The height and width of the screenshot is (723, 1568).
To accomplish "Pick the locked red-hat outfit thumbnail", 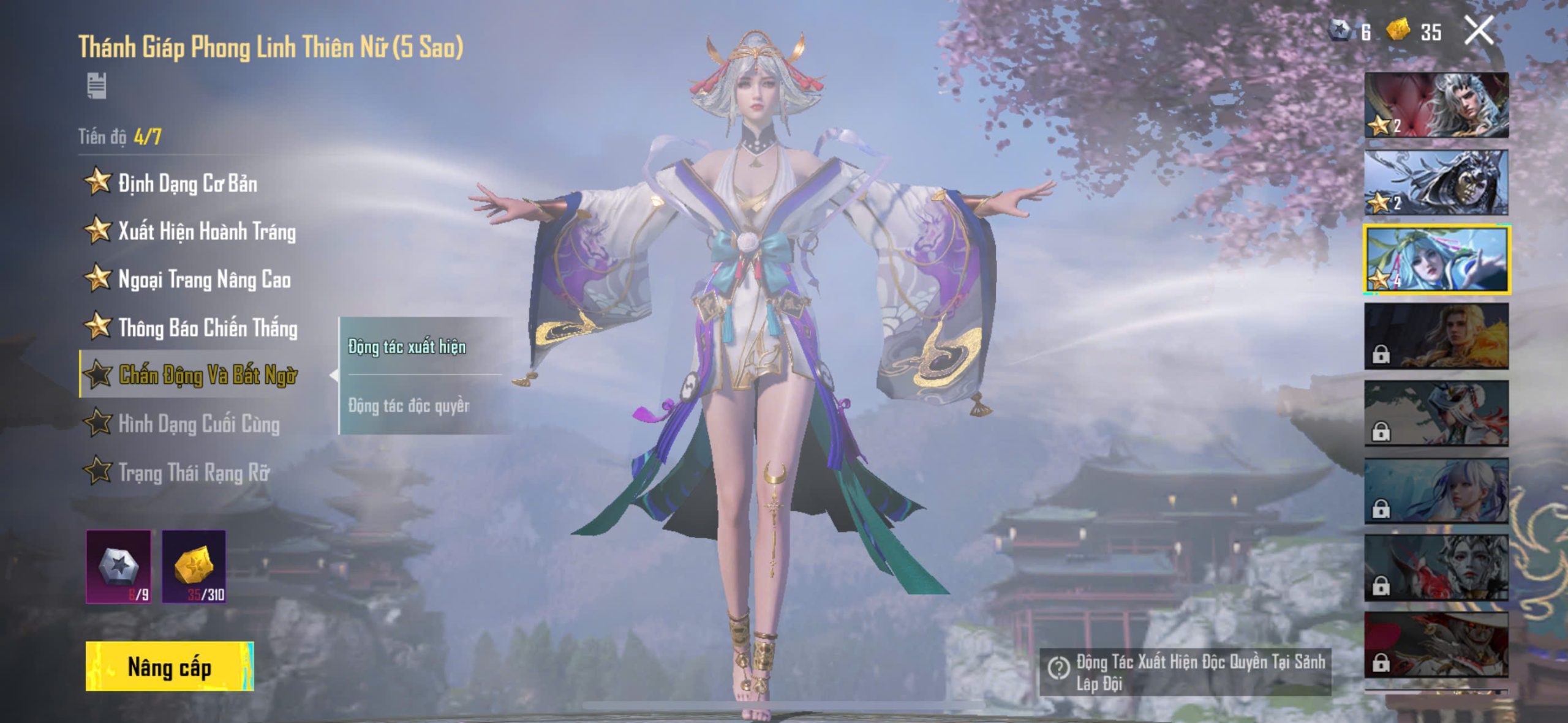I will point(1436,645).
